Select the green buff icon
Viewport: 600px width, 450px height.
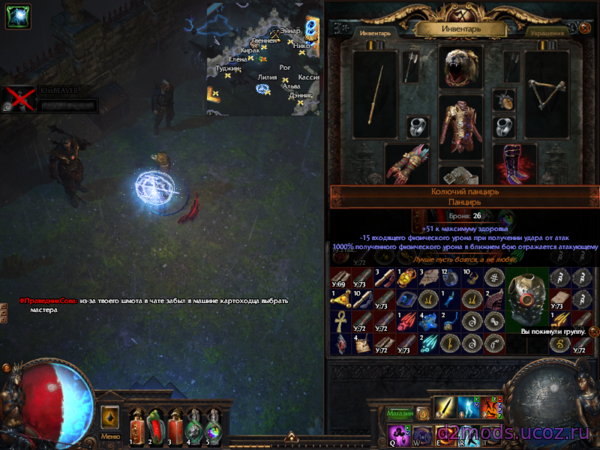[17, 17]
